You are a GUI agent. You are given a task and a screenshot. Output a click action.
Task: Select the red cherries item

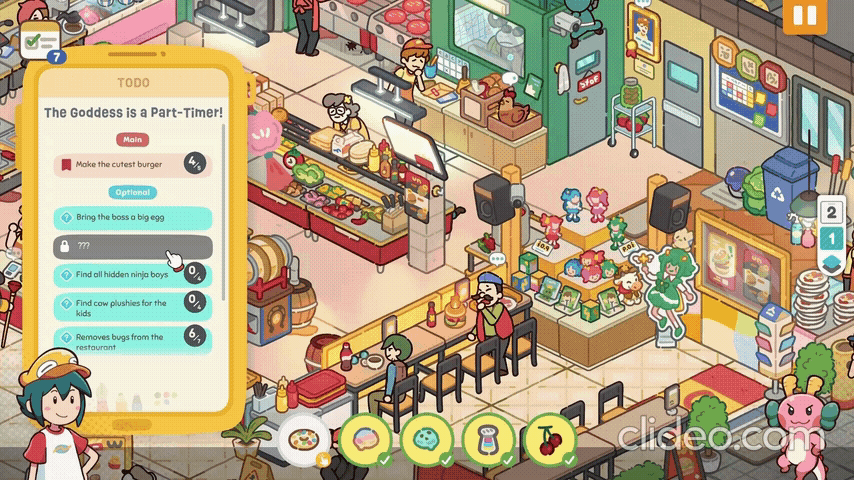(550, 438)
